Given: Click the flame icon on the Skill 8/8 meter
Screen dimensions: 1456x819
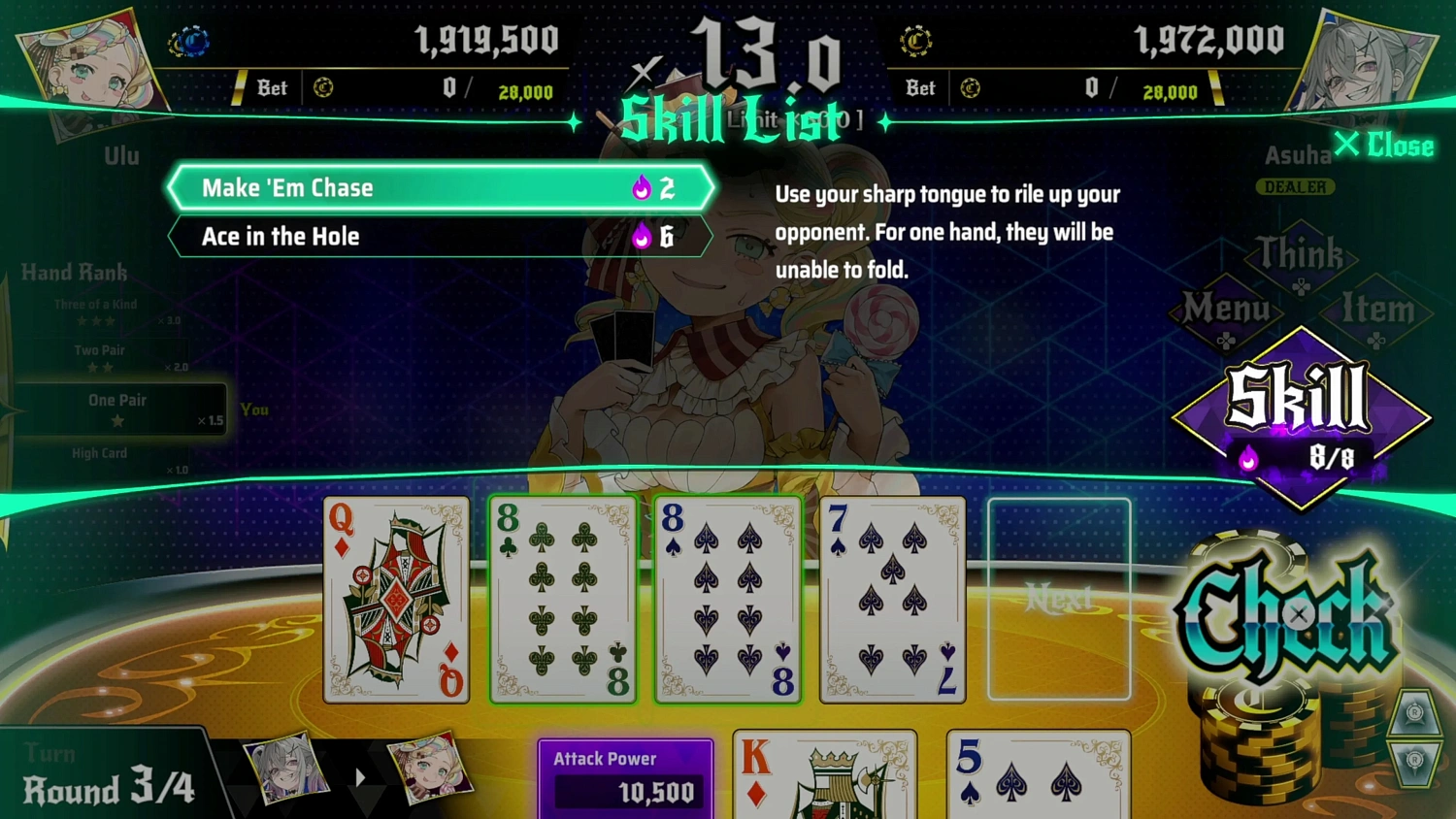Looking at the screenshot, I should pyautogui.click(x=1247, y=459).
